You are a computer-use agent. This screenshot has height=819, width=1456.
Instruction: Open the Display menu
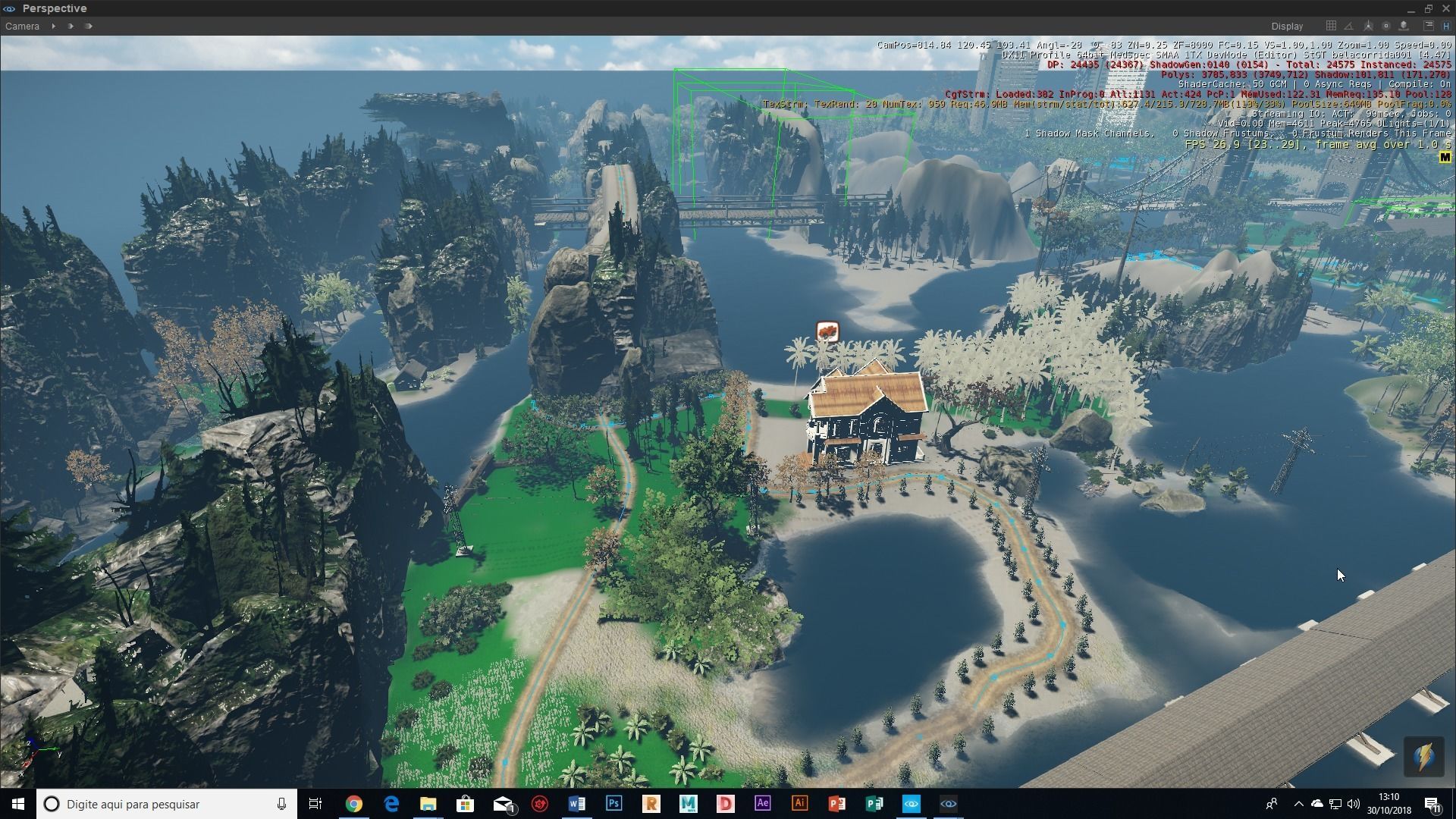pos(1287,26)
